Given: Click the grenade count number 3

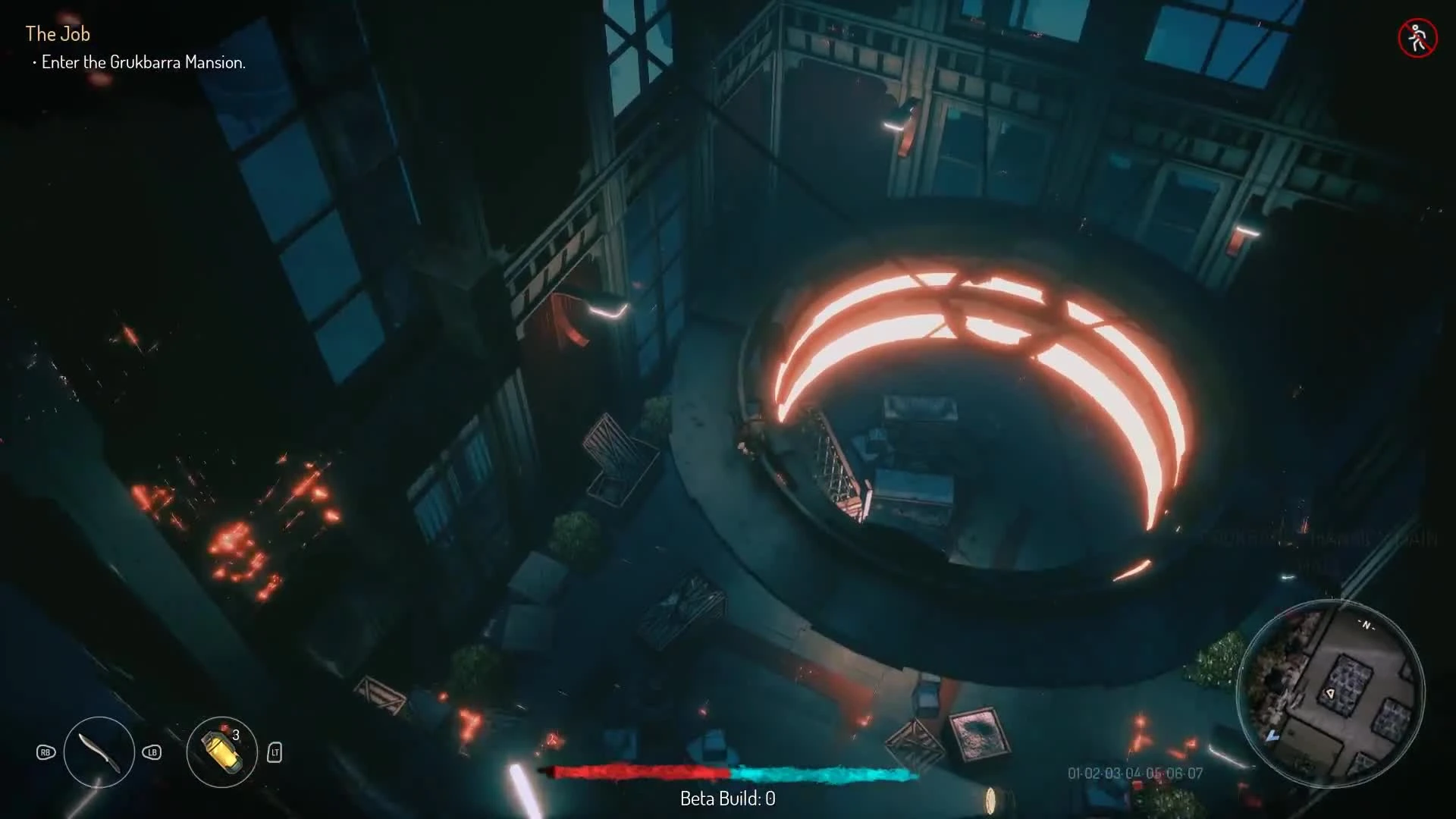Looking at the screenshot, I should [235, 735].
